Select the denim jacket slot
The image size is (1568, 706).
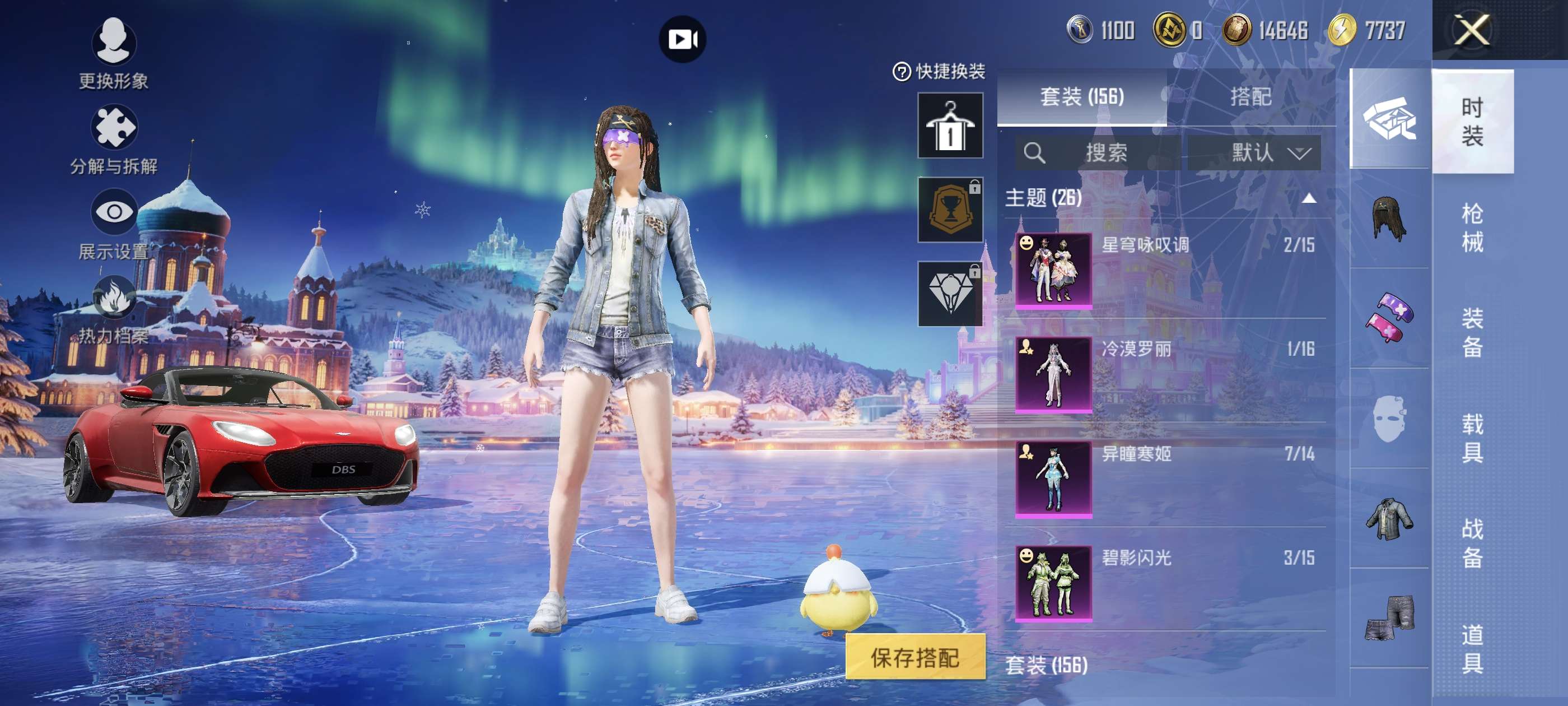[1389, 519]
